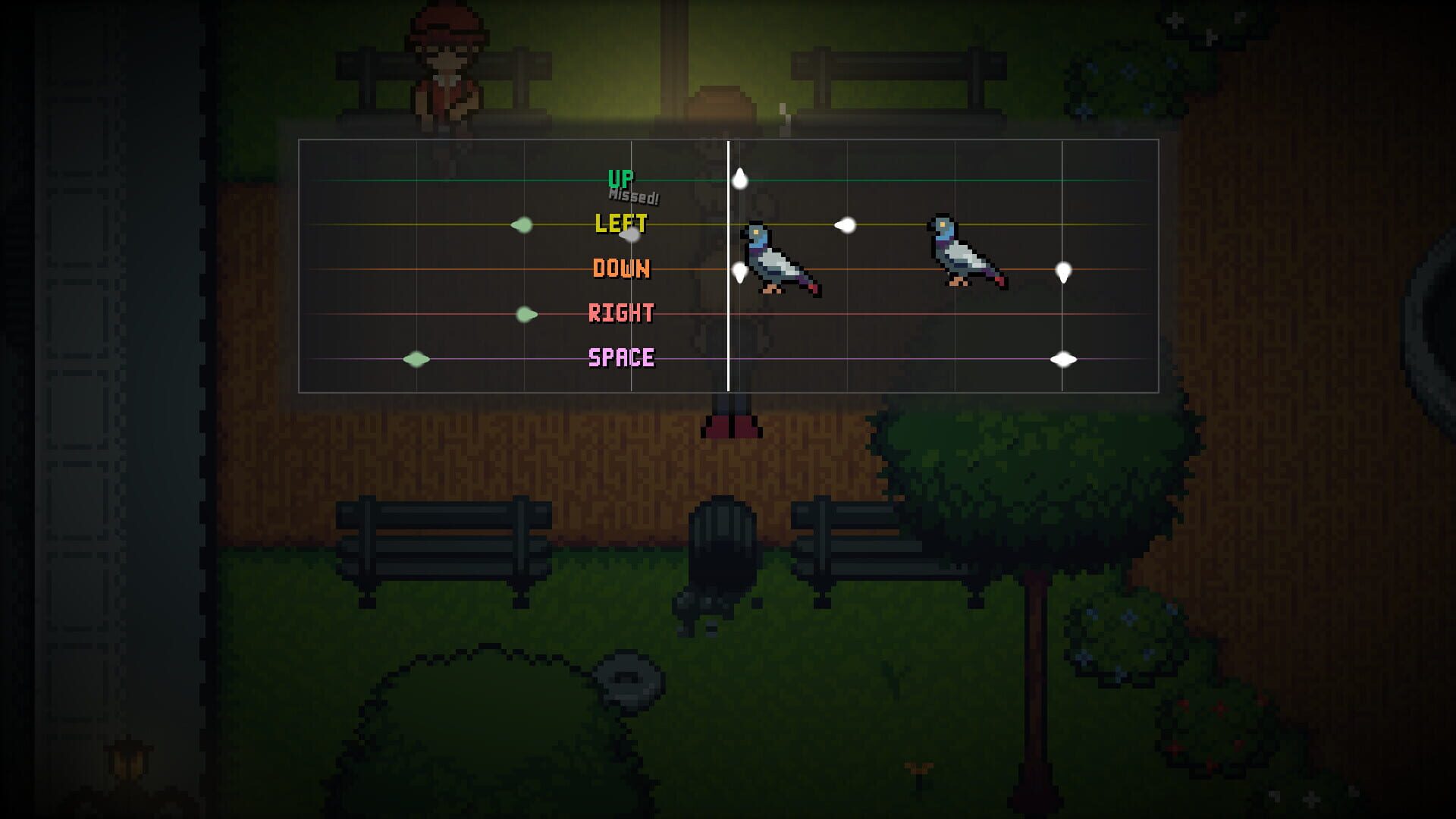The image size is (1456, 819).
Task: Click the white vertical playhead line
Action: [730, 265]
